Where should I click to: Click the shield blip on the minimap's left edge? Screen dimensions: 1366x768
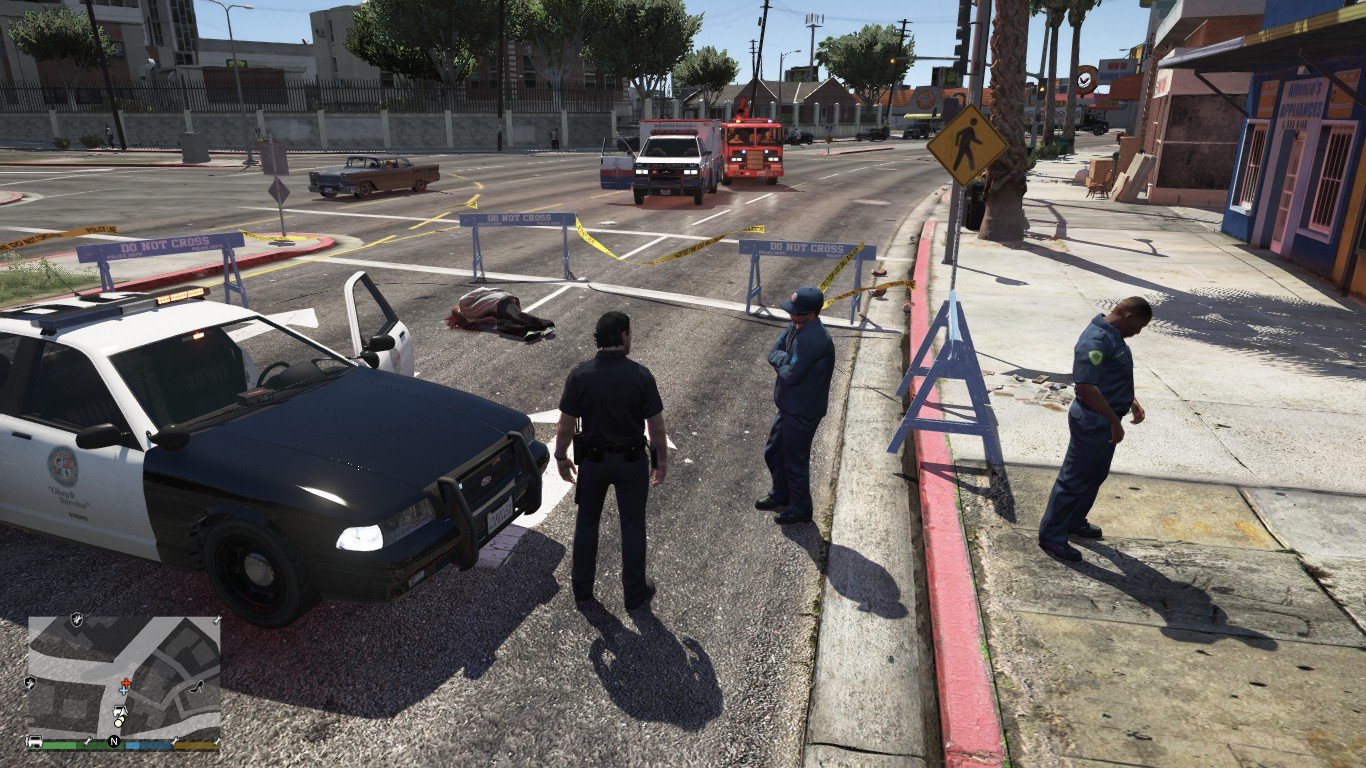point(30,683)
